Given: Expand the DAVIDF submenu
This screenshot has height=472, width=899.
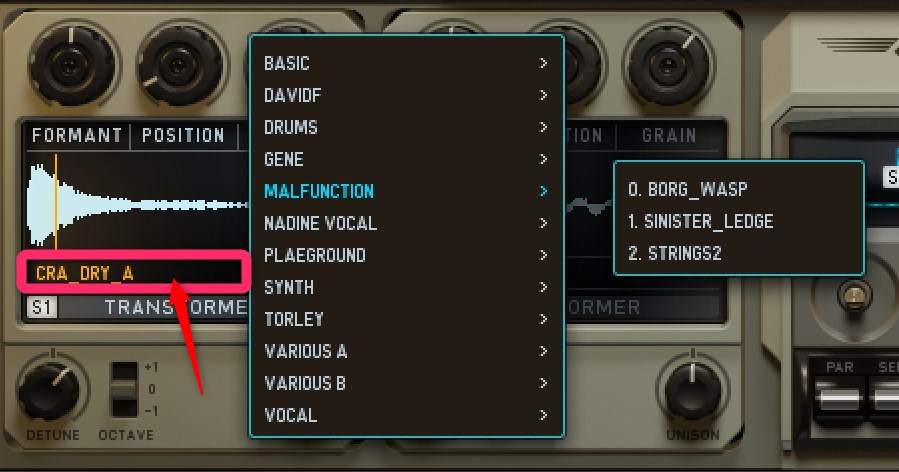Looking at the screenshot, I should pos(293,95).
